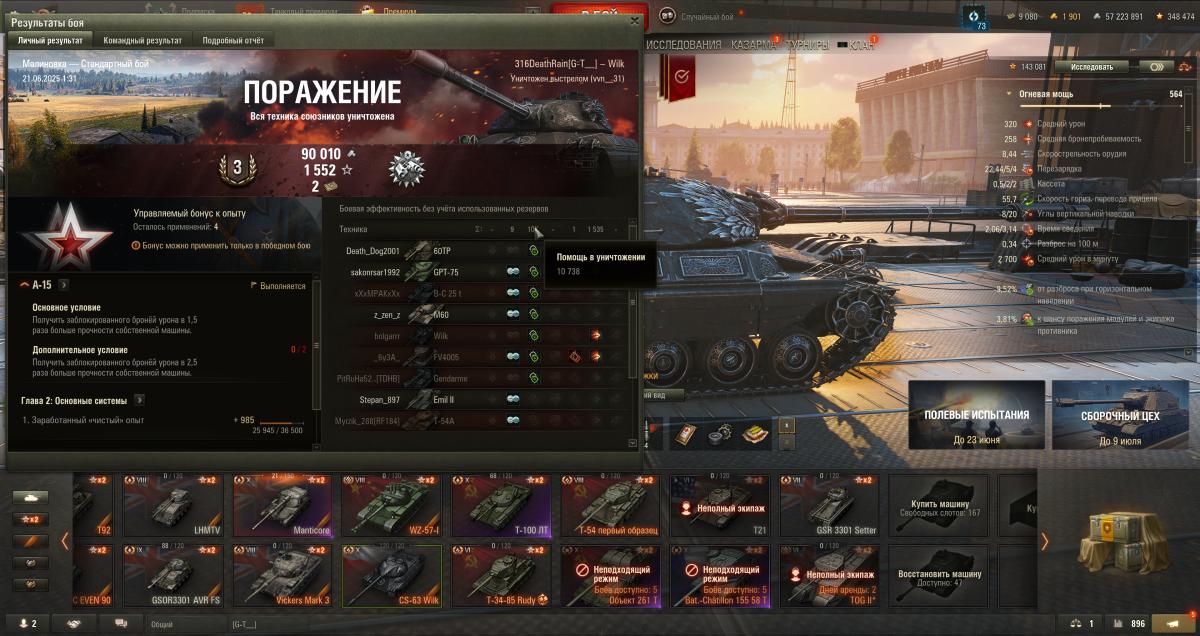The width and height of the screenshot is (1200, 636).
Task: Open the Полевые испытания event banner
Action: 976,415
